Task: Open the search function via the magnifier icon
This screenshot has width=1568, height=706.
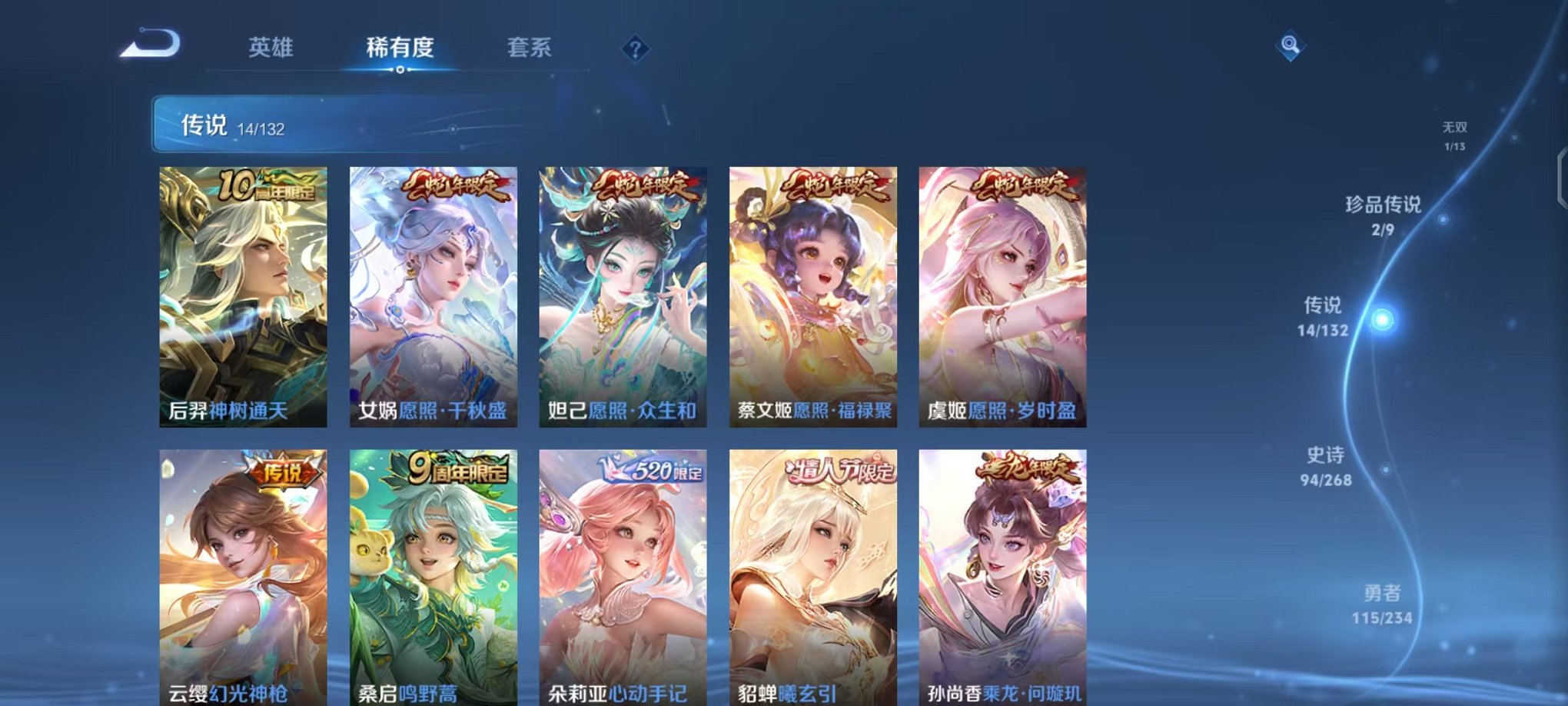Action: point(1288,45)
